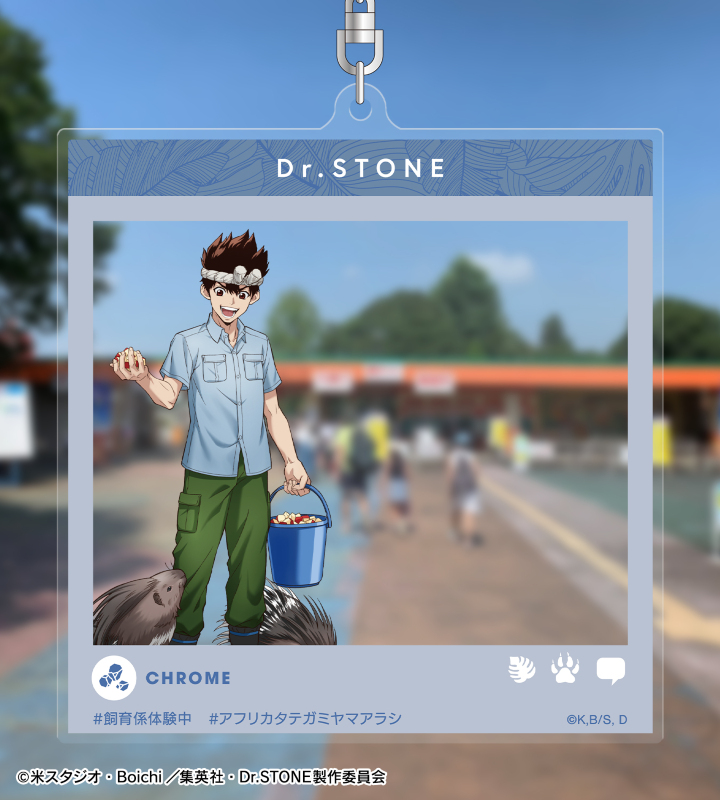Screen dimensions: 720x800
Task: Tap the paw print icon
Action: pyautogui.click(x=565, y=669)
